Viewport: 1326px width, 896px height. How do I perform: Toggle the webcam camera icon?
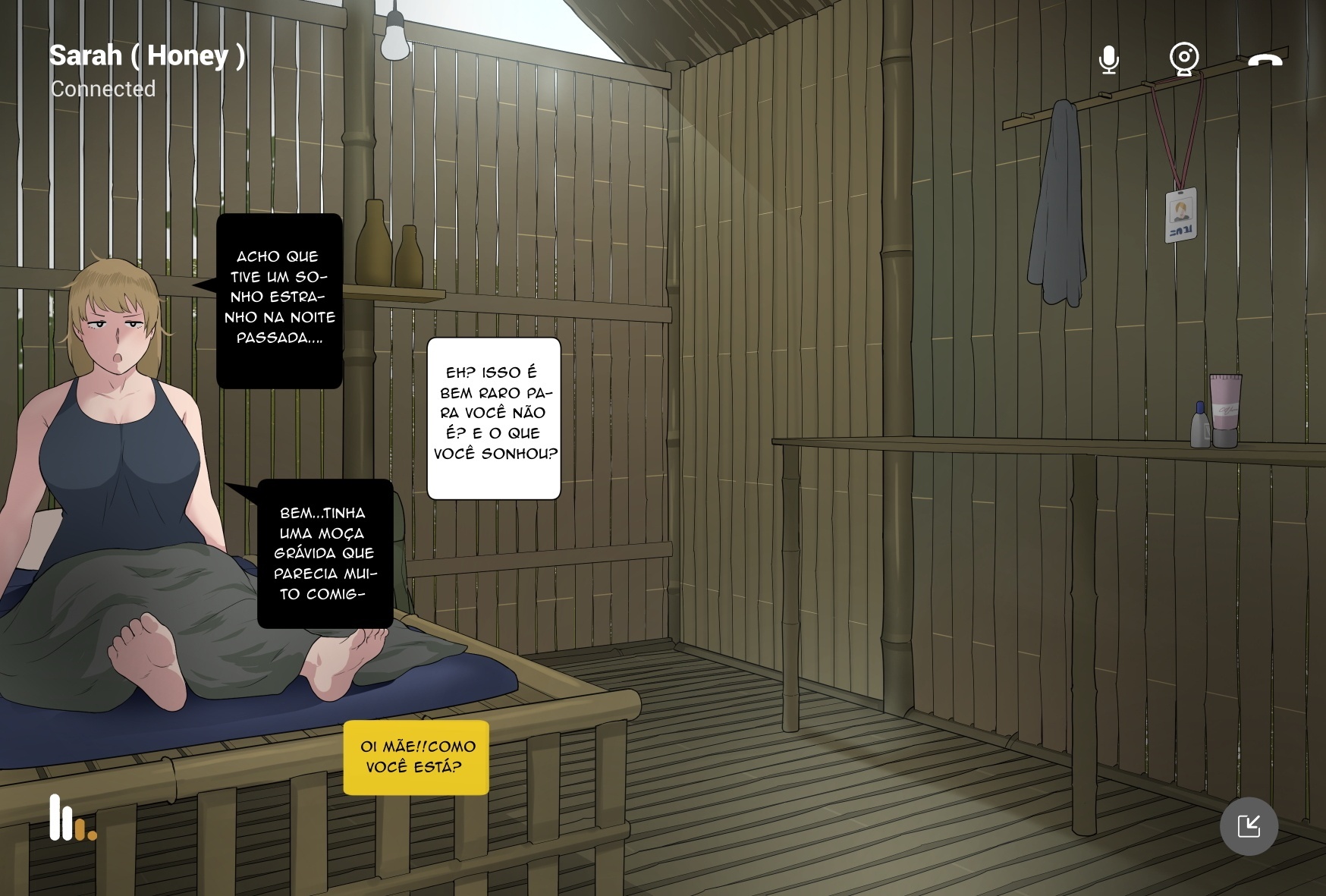[1183, 59]
